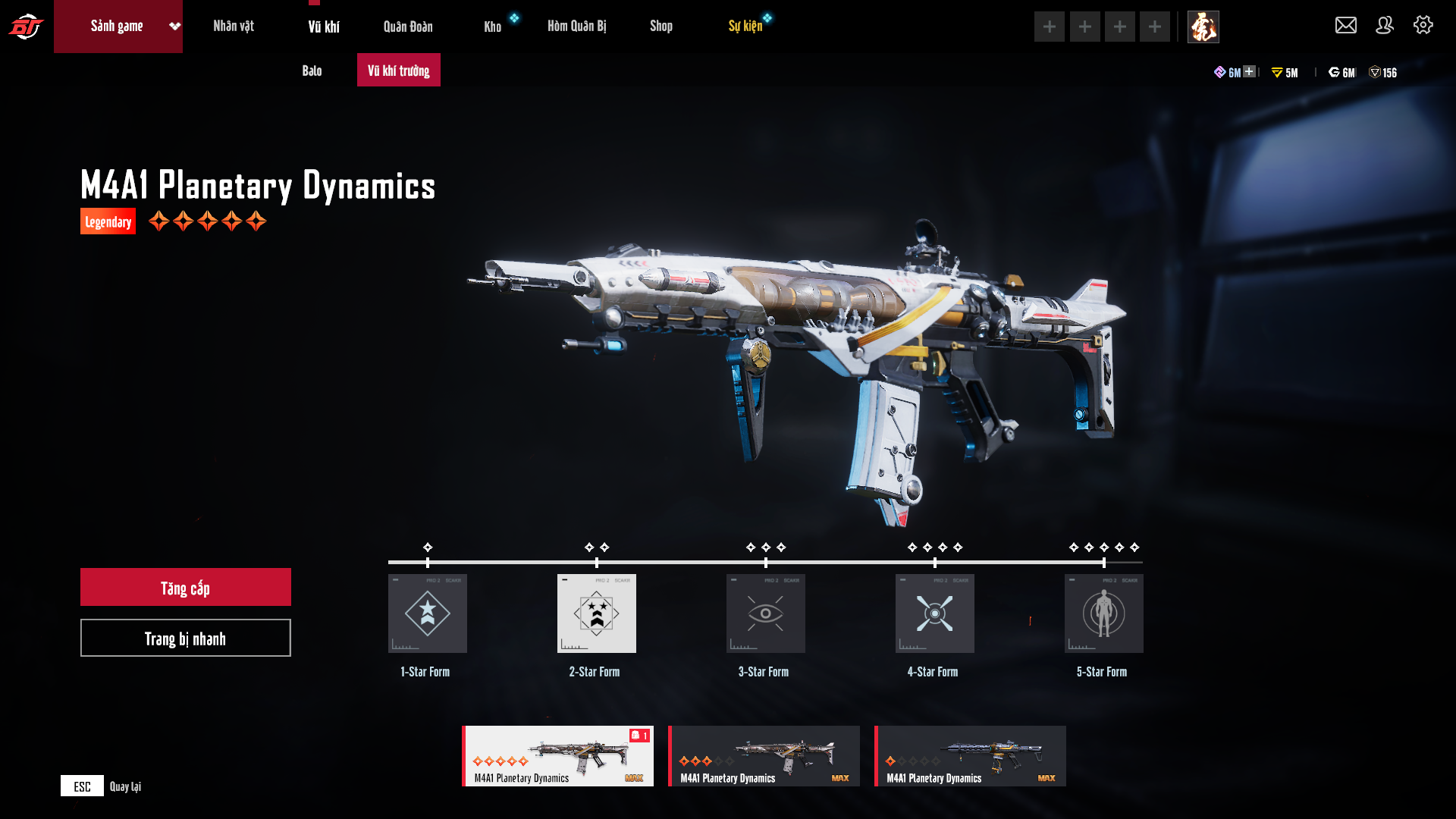
Task: Pick the one-star M4A1 Planetary Dynamics card
Action: (x=971, y=756)
